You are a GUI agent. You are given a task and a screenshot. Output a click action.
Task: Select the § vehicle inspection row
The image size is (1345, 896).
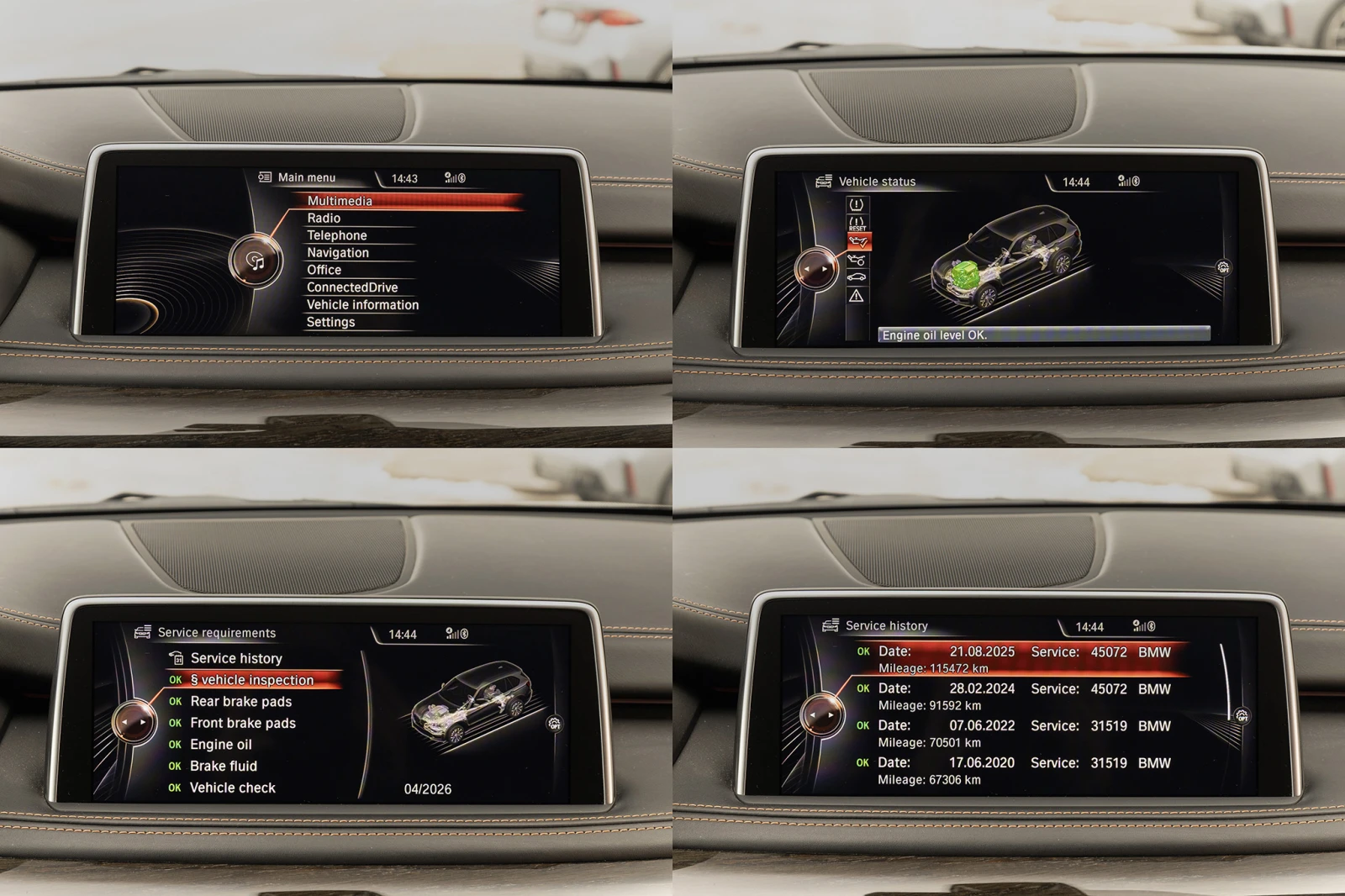[x=251, y=680]
